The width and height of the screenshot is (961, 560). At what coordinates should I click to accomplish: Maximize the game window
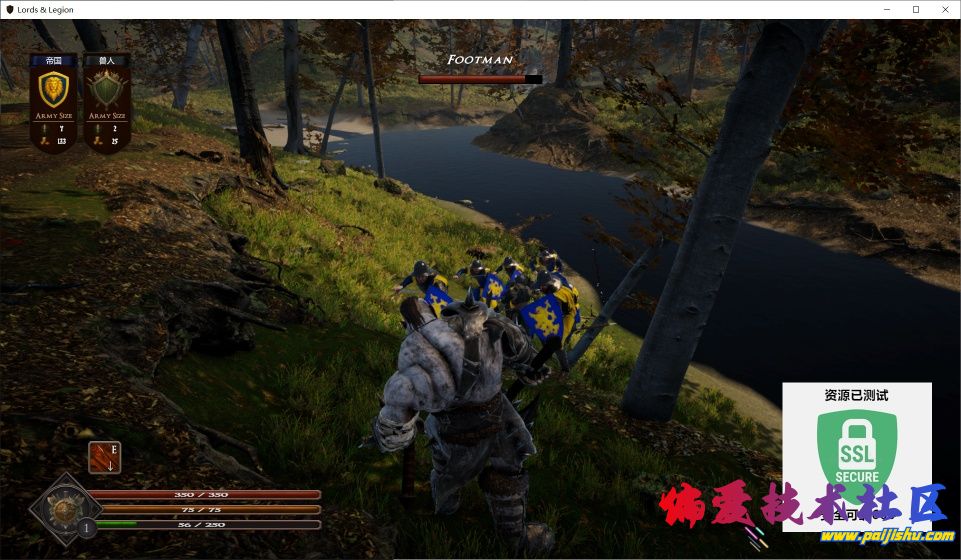tap(915, 9)
